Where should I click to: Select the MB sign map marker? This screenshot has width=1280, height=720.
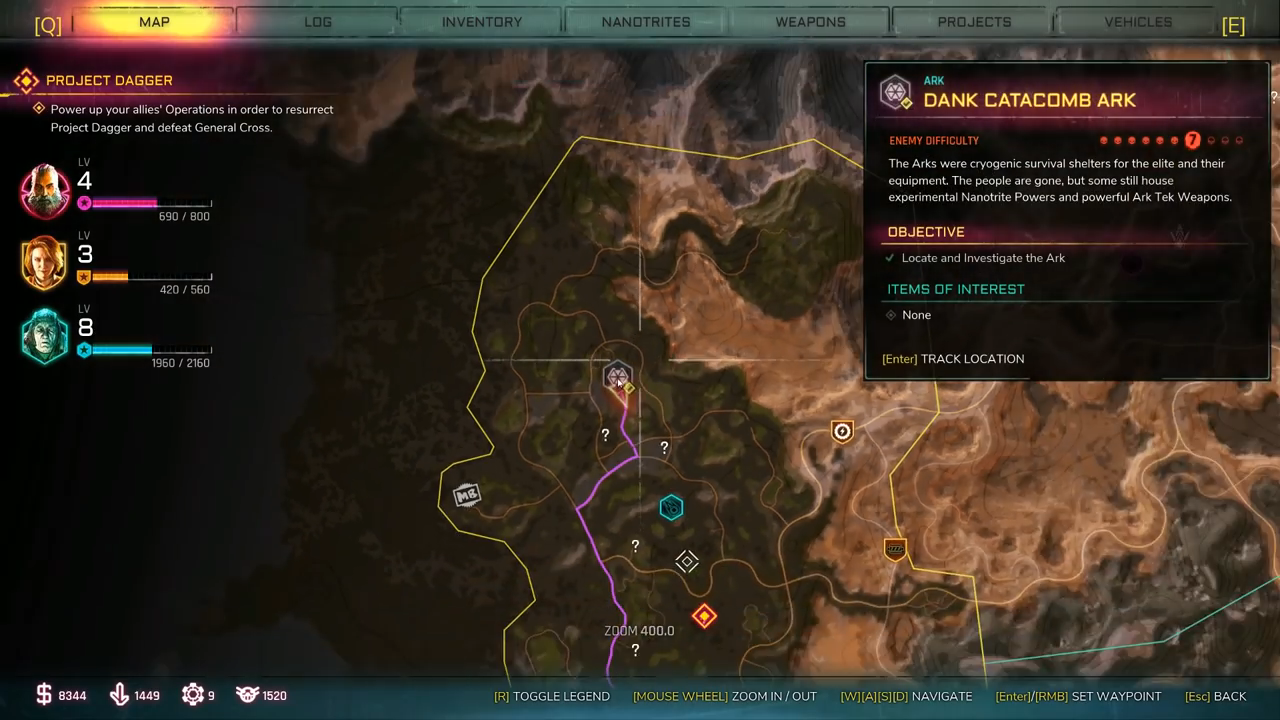coord(467,495)
